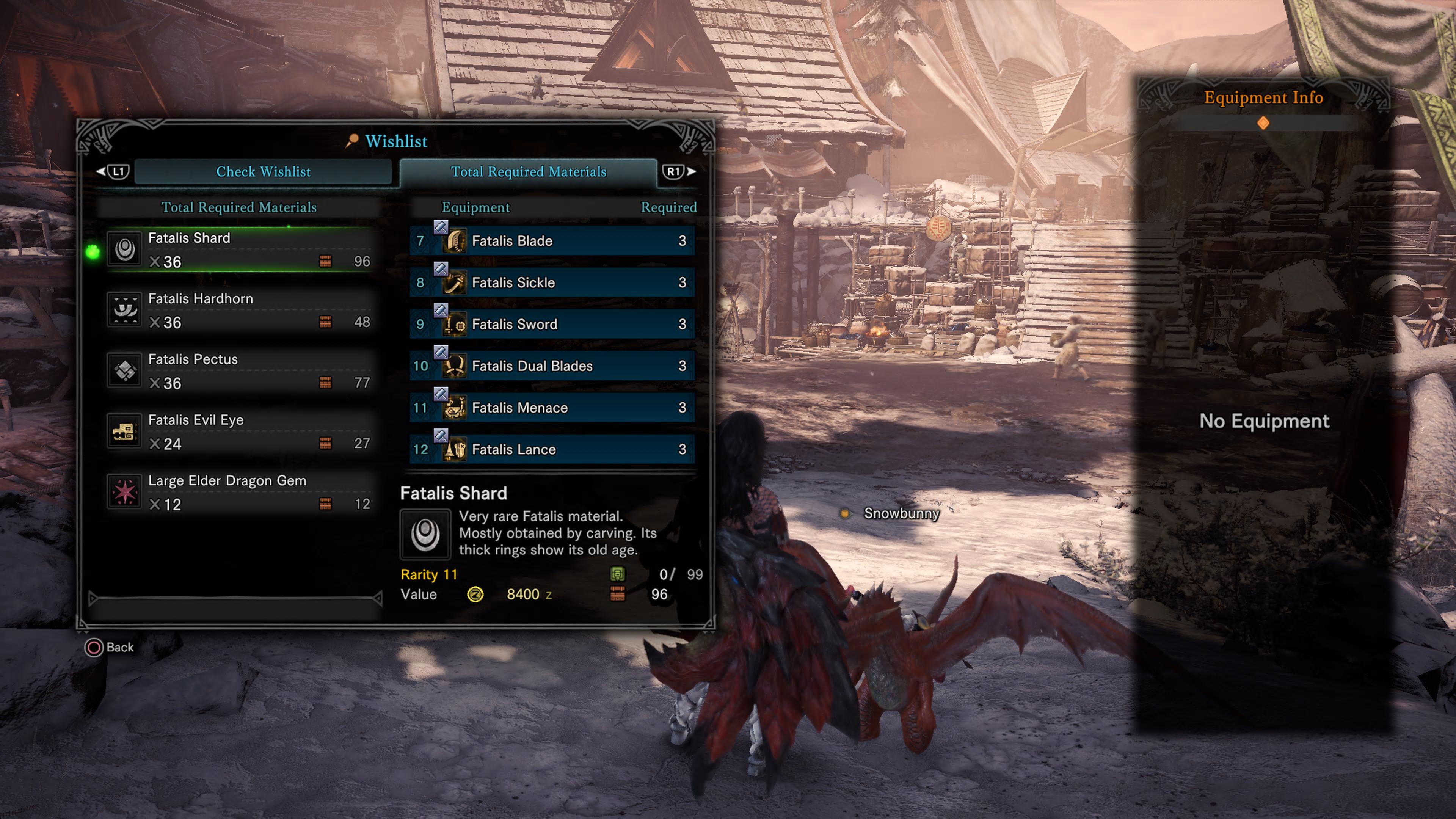This screenshot has height=819, width=1456.
Task: Select the Fatalis Evil Eye material
Action: [x=240, y=432]
